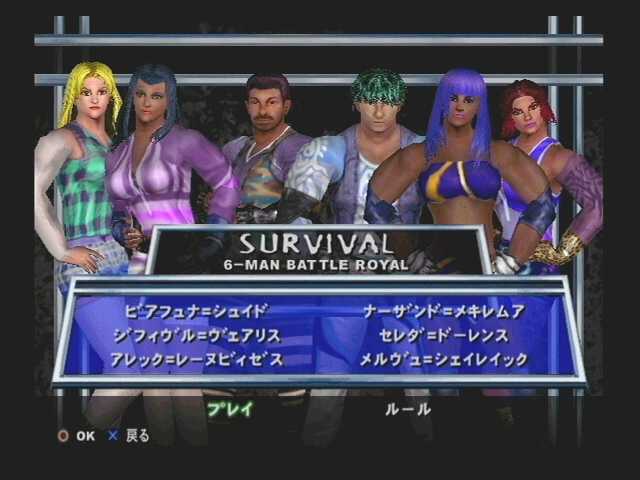Select the プレイ (Play) option
This screenshot has width=640, height=480.
229,409
